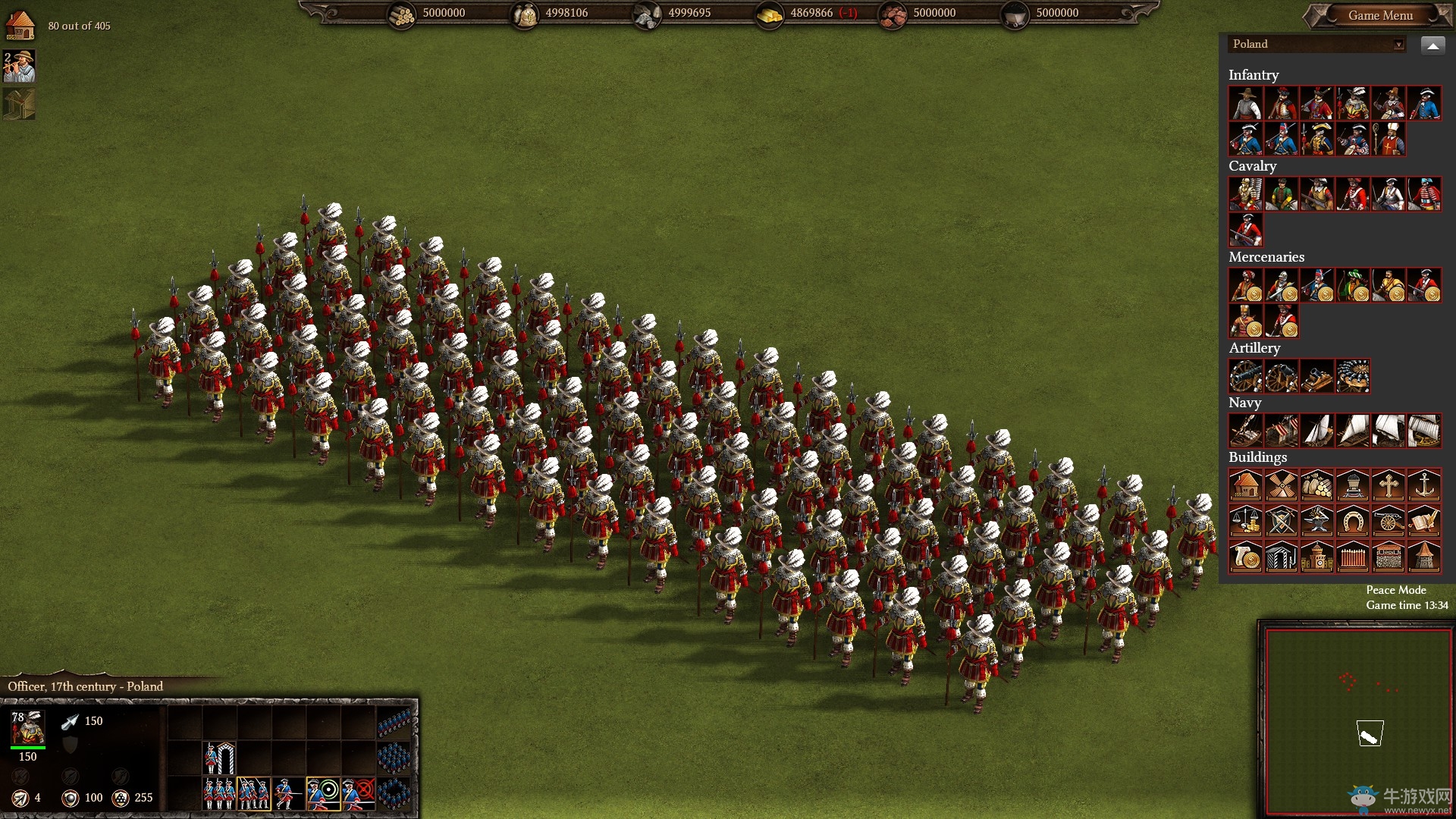Select the multi-barrel cannon artillery icon
Screen dimensions: 1456x819
pos(1354,376)
